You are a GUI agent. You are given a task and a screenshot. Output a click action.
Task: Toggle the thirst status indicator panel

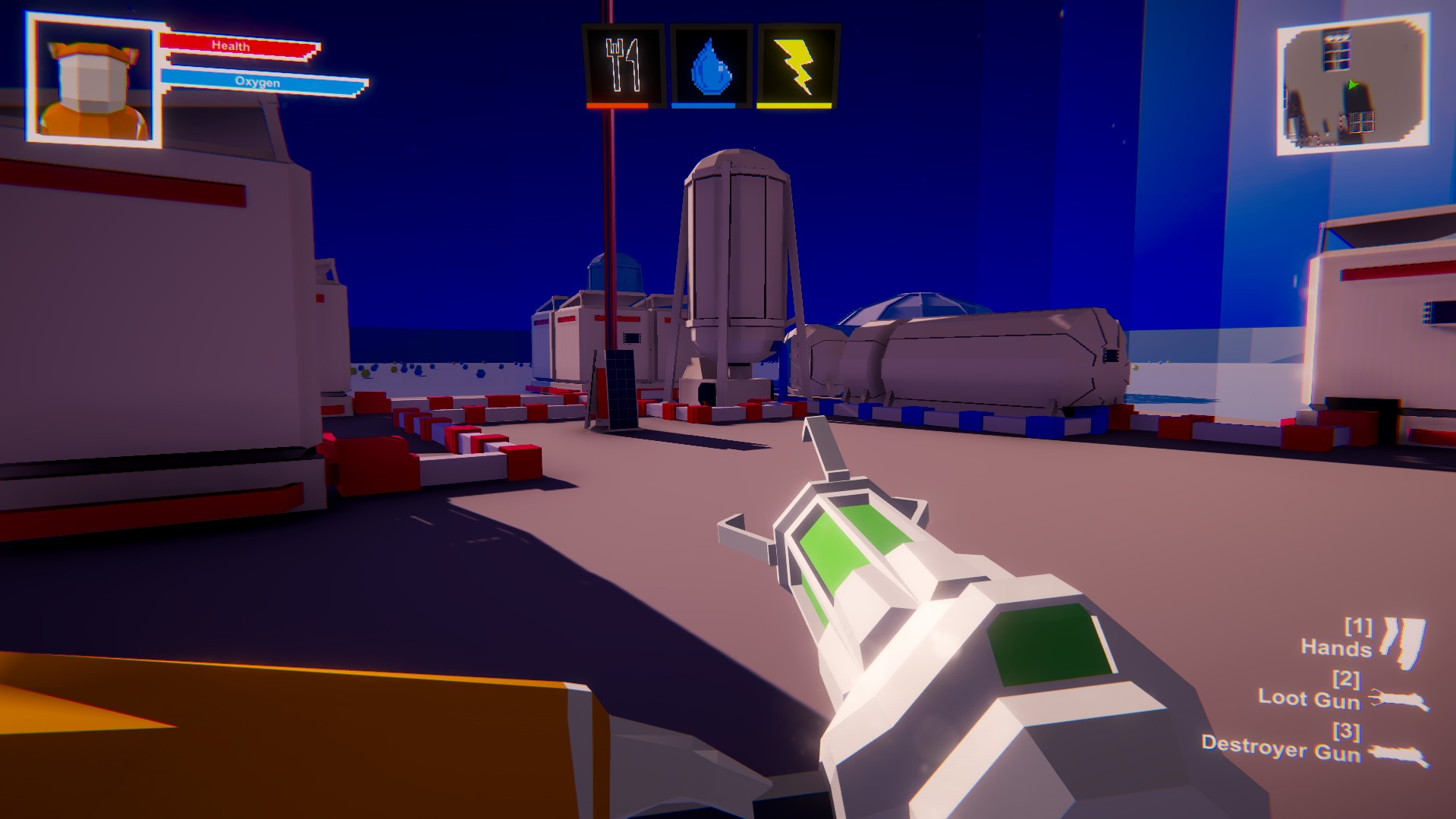pyautogui.click(x=709, y=65)
